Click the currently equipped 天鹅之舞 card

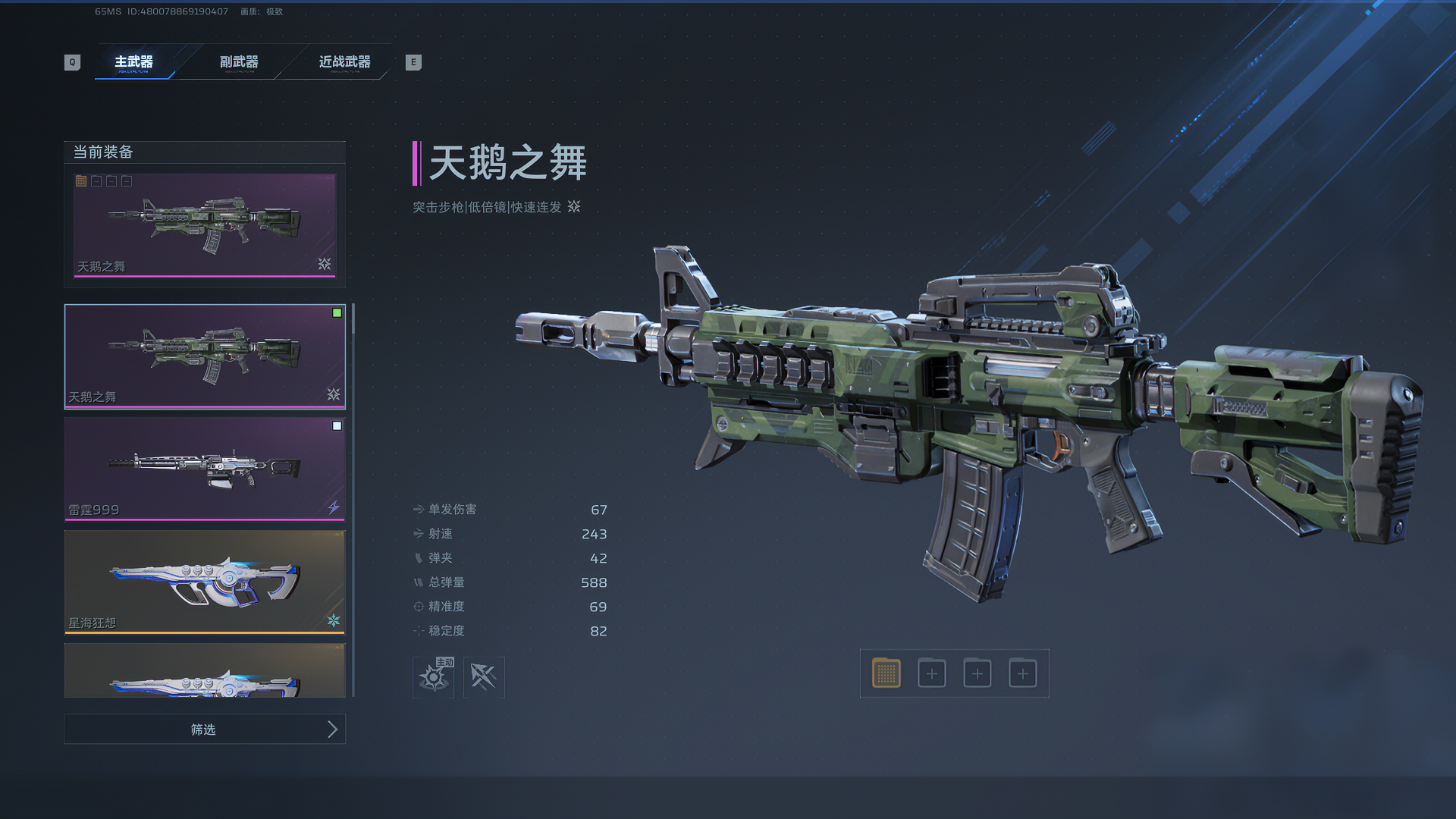pos(205,225)
